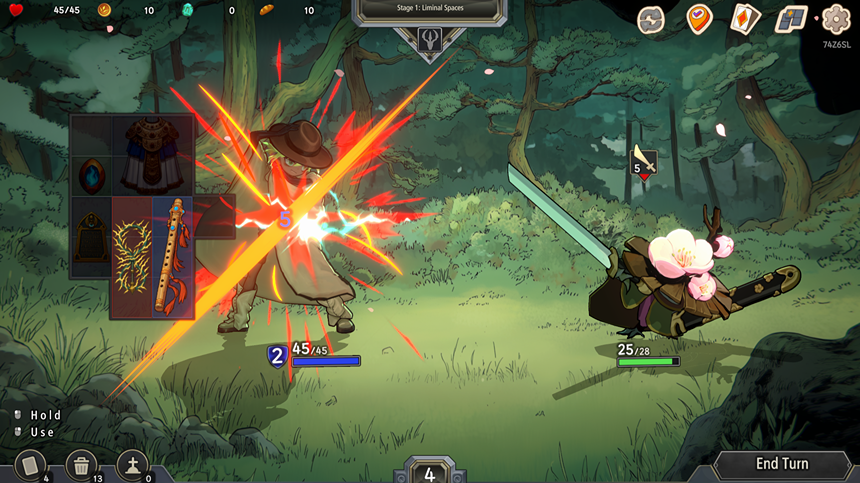Click the circular arrows swap icon
Image resolution: width=860 pixels, height=483 pixels.
click(x=651, y=19)
